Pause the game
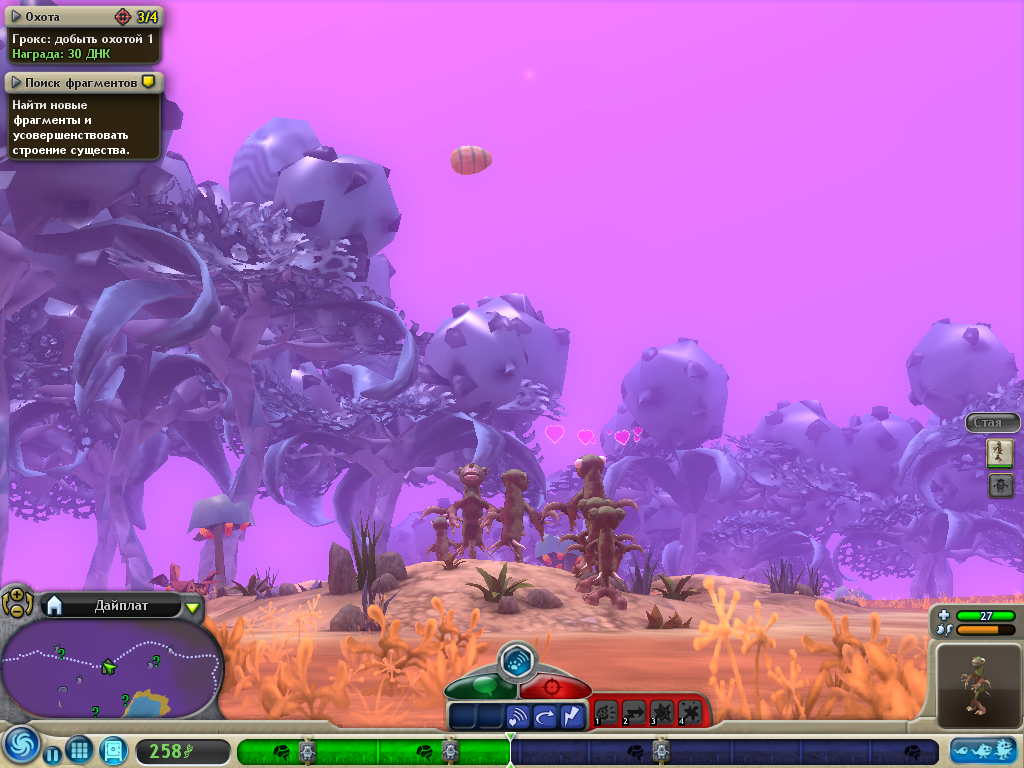Screen dimensions: 1024x768 [x=53, y=755]
